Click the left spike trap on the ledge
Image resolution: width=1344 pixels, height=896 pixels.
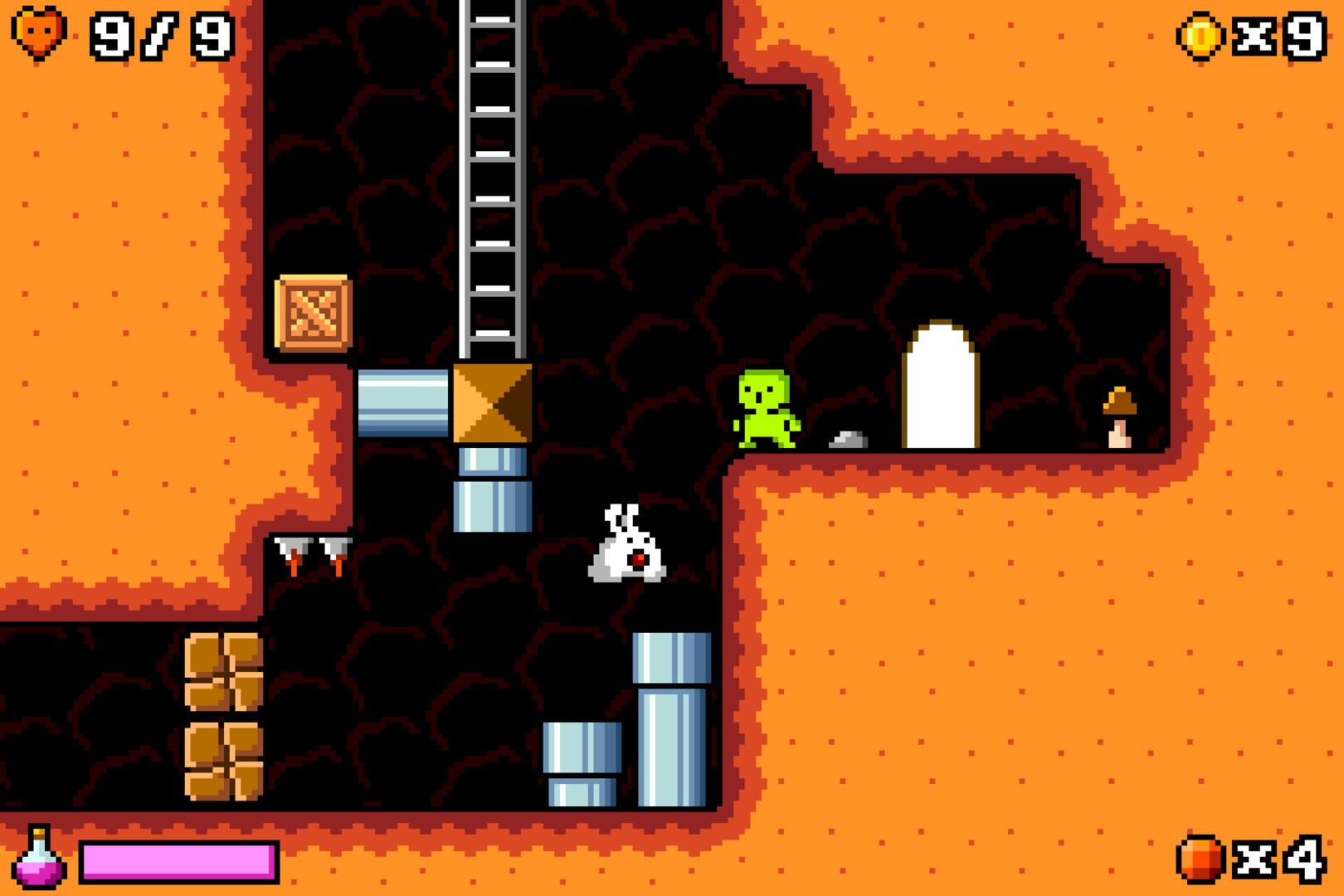[x=292, y=553]
